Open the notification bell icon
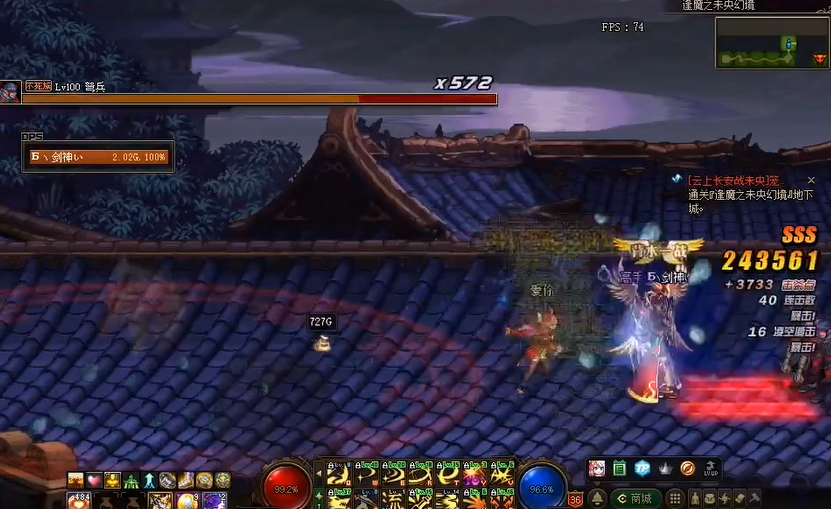This screenshot has height=509, width=831. coord(597,498)
